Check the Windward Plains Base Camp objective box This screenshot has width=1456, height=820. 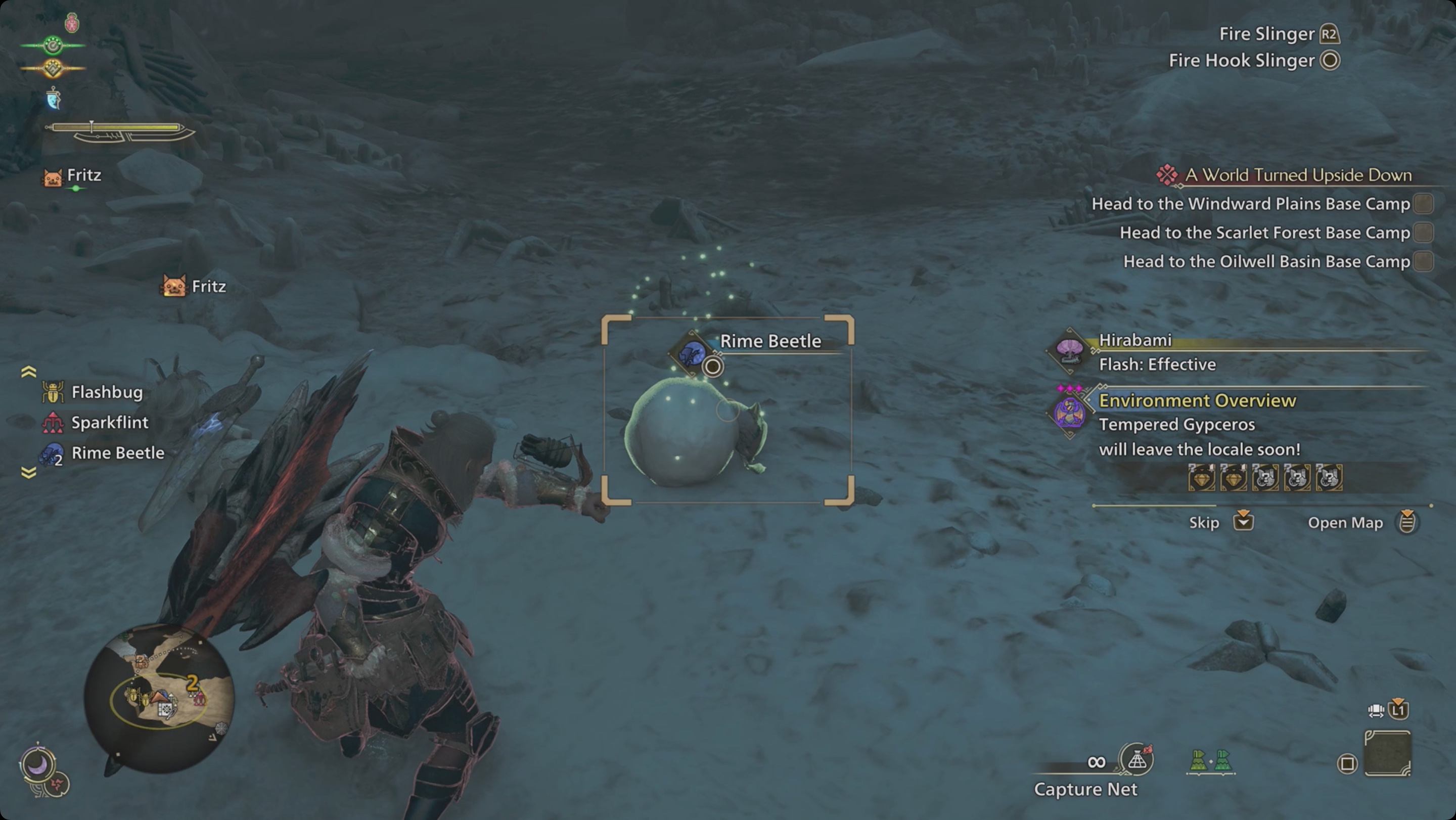1423,205
